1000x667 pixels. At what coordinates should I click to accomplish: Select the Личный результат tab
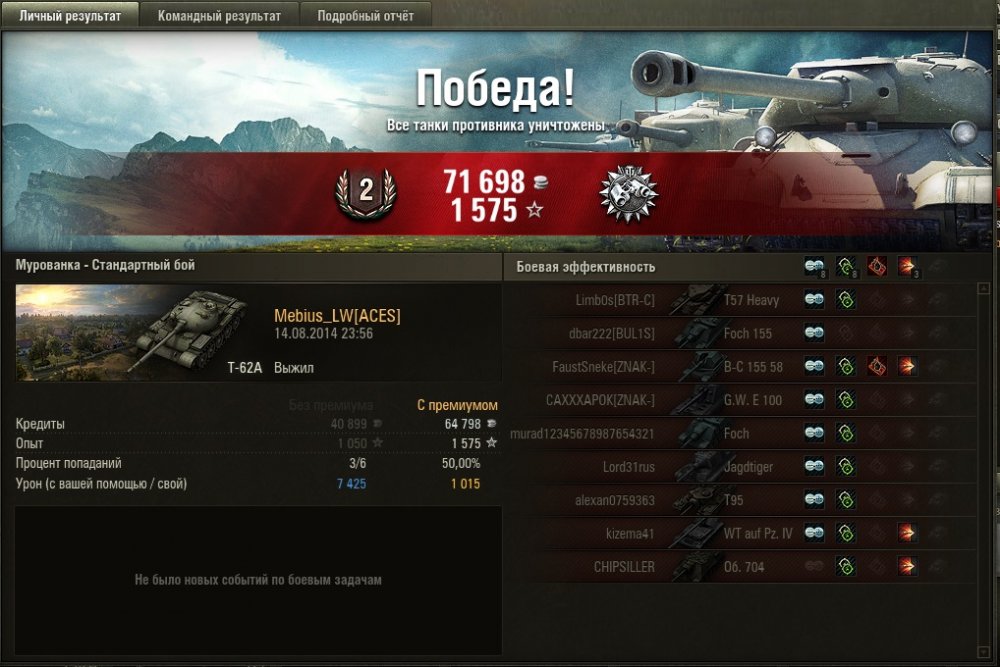[69, 16]
